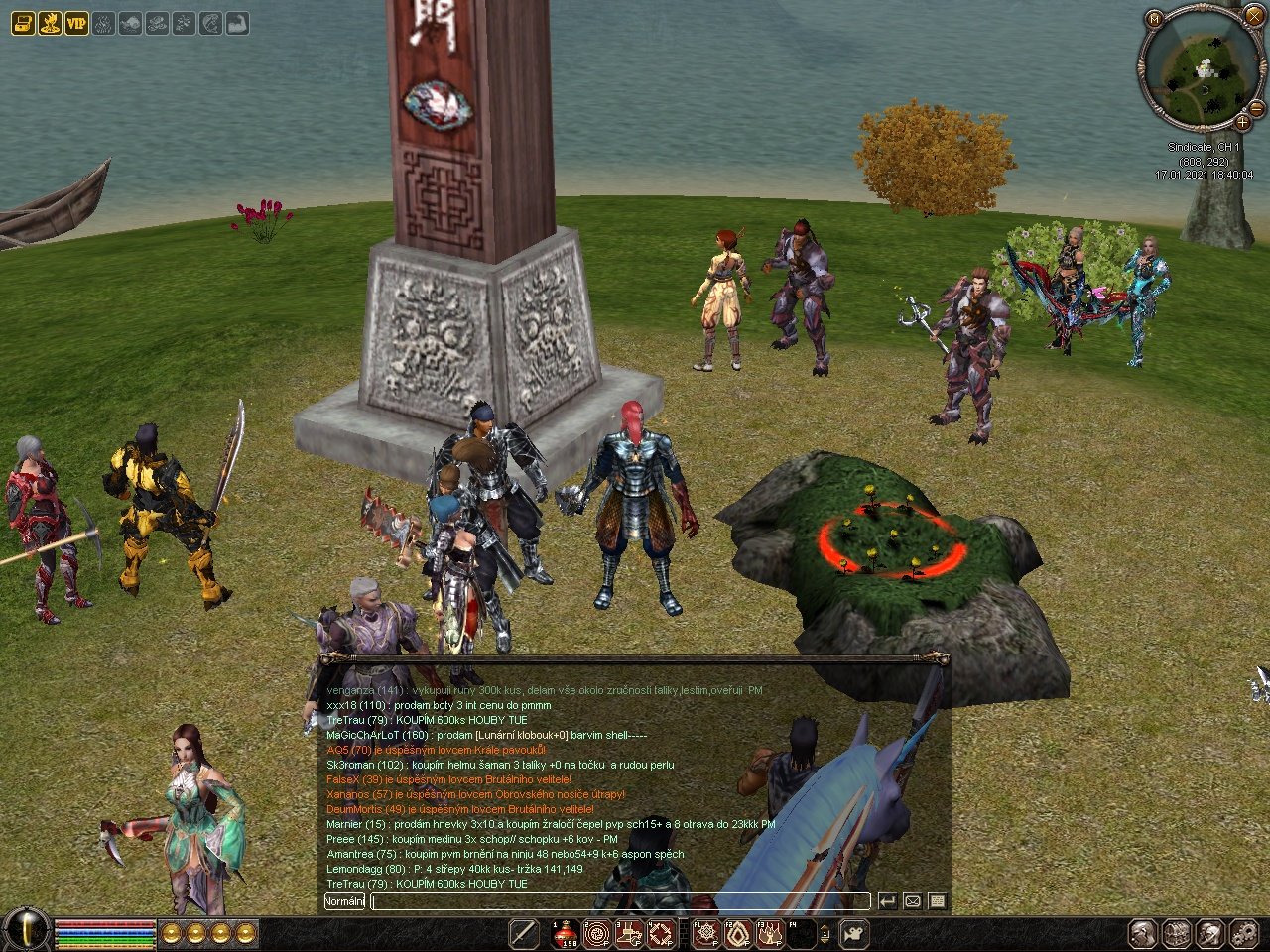Open the large map with M button
Image resolution: width=1270 pixels, height=952 pixels.
[1153, 19]
